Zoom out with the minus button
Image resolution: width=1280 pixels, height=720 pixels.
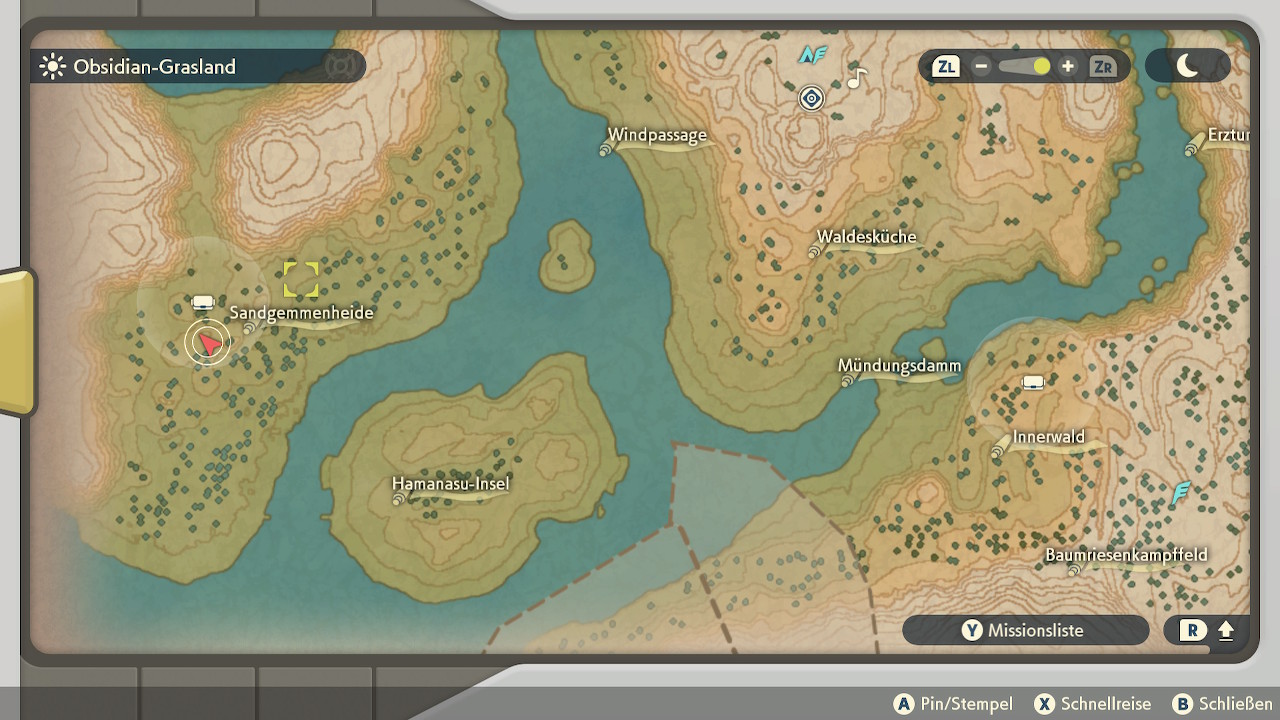coord(981,67)
